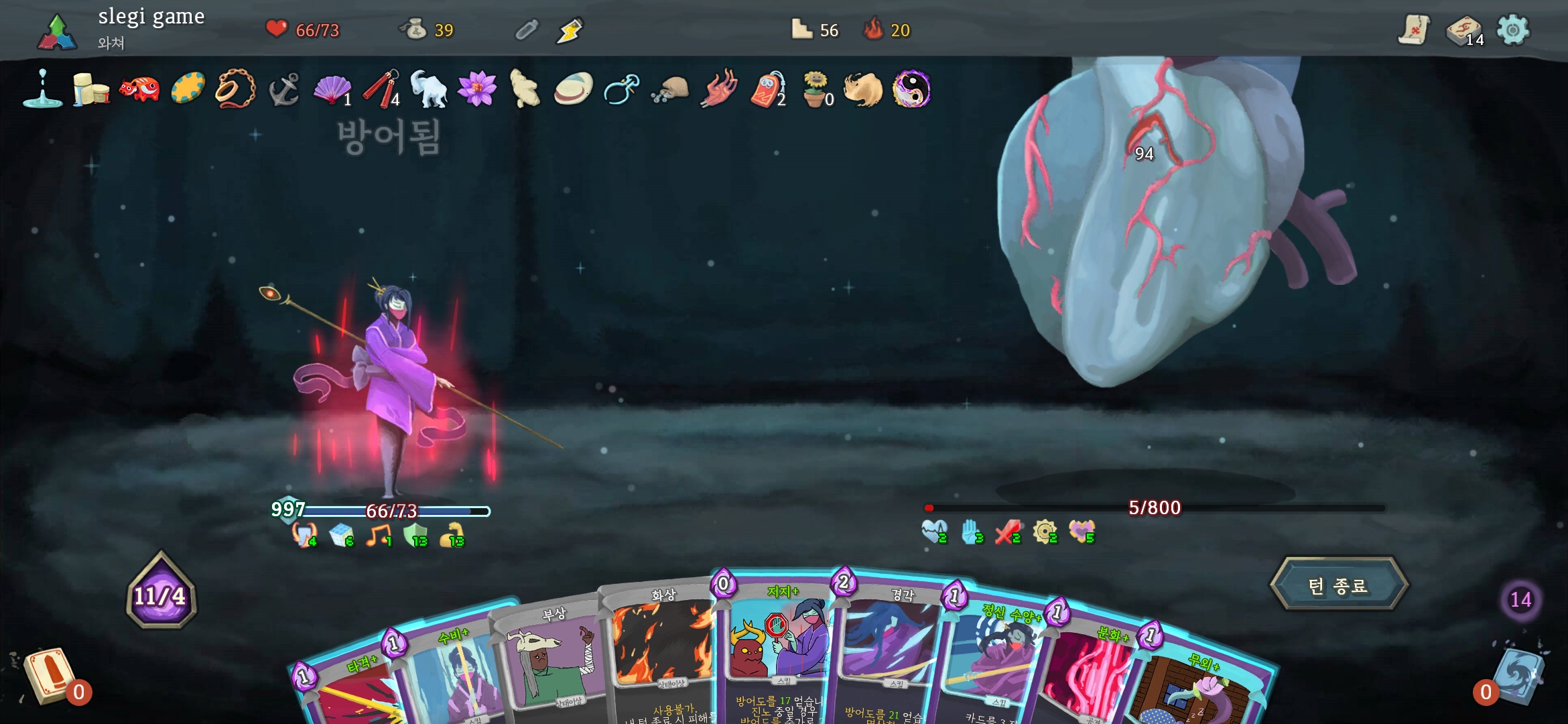The image size is (1568, 724).
Task: Pick the 부상 status card
Action: (x=553, y=664)
